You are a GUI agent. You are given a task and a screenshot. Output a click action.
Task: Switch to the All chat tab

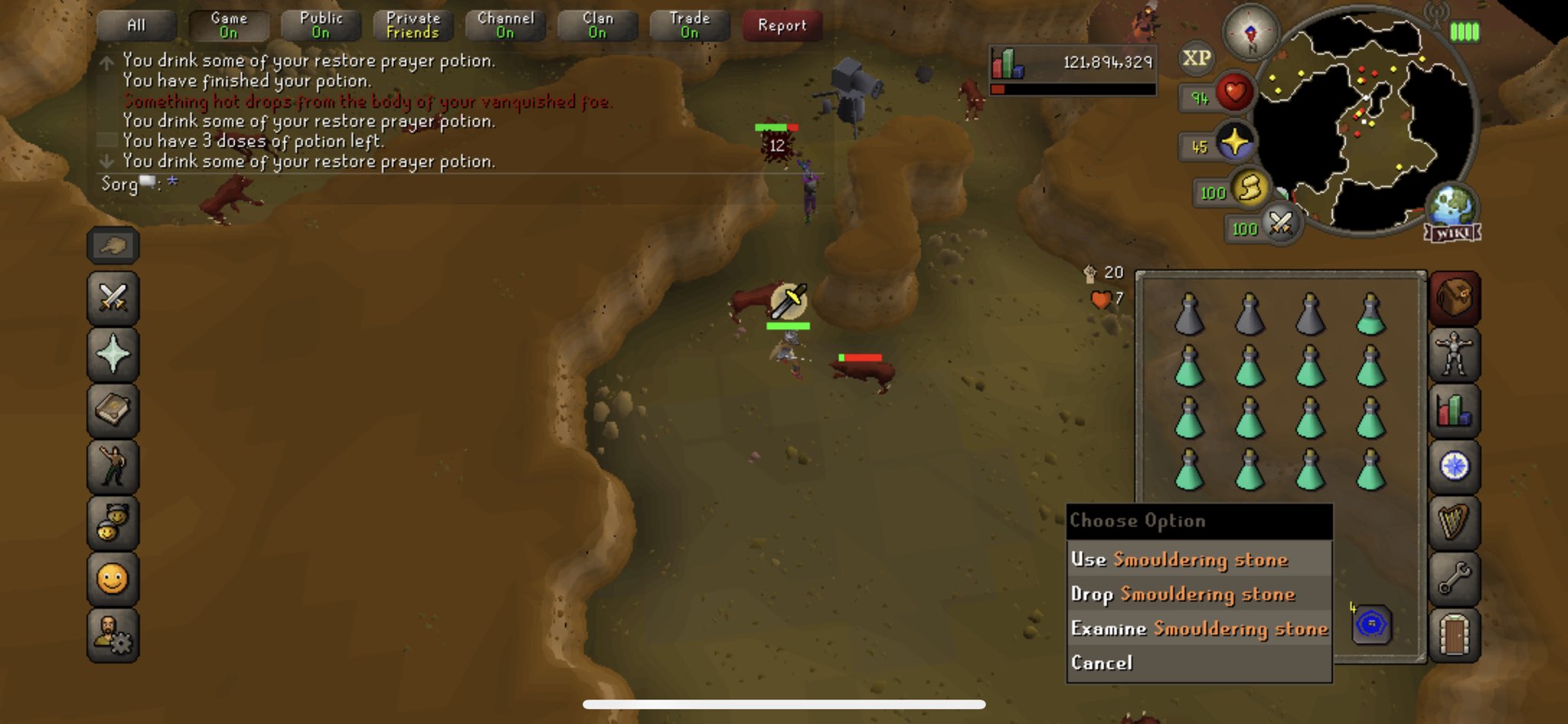pos(136,24)
